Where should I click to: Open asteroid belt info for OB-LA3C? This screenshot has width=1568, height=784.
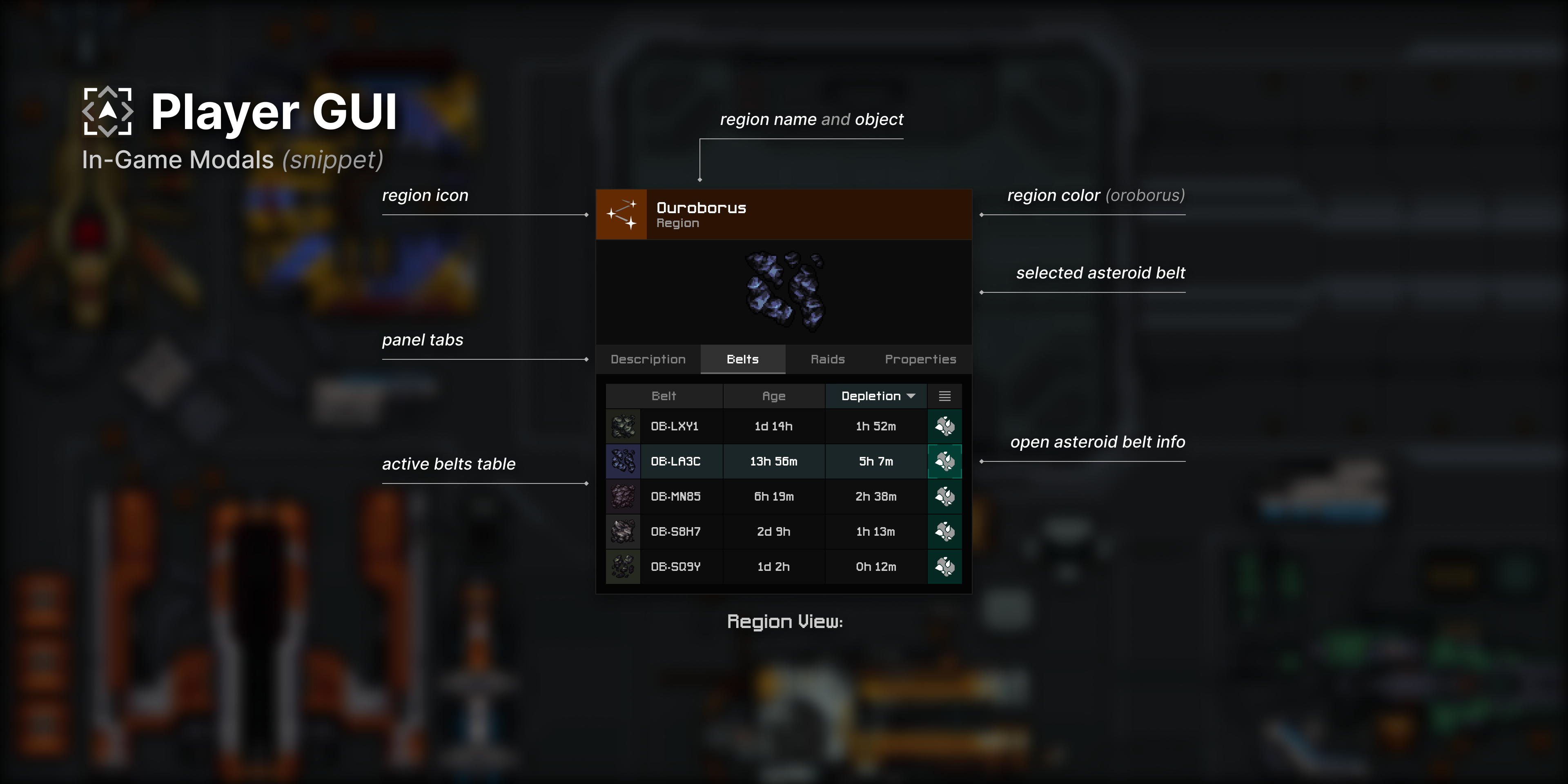pyautogui.click(x=945, y=461)
